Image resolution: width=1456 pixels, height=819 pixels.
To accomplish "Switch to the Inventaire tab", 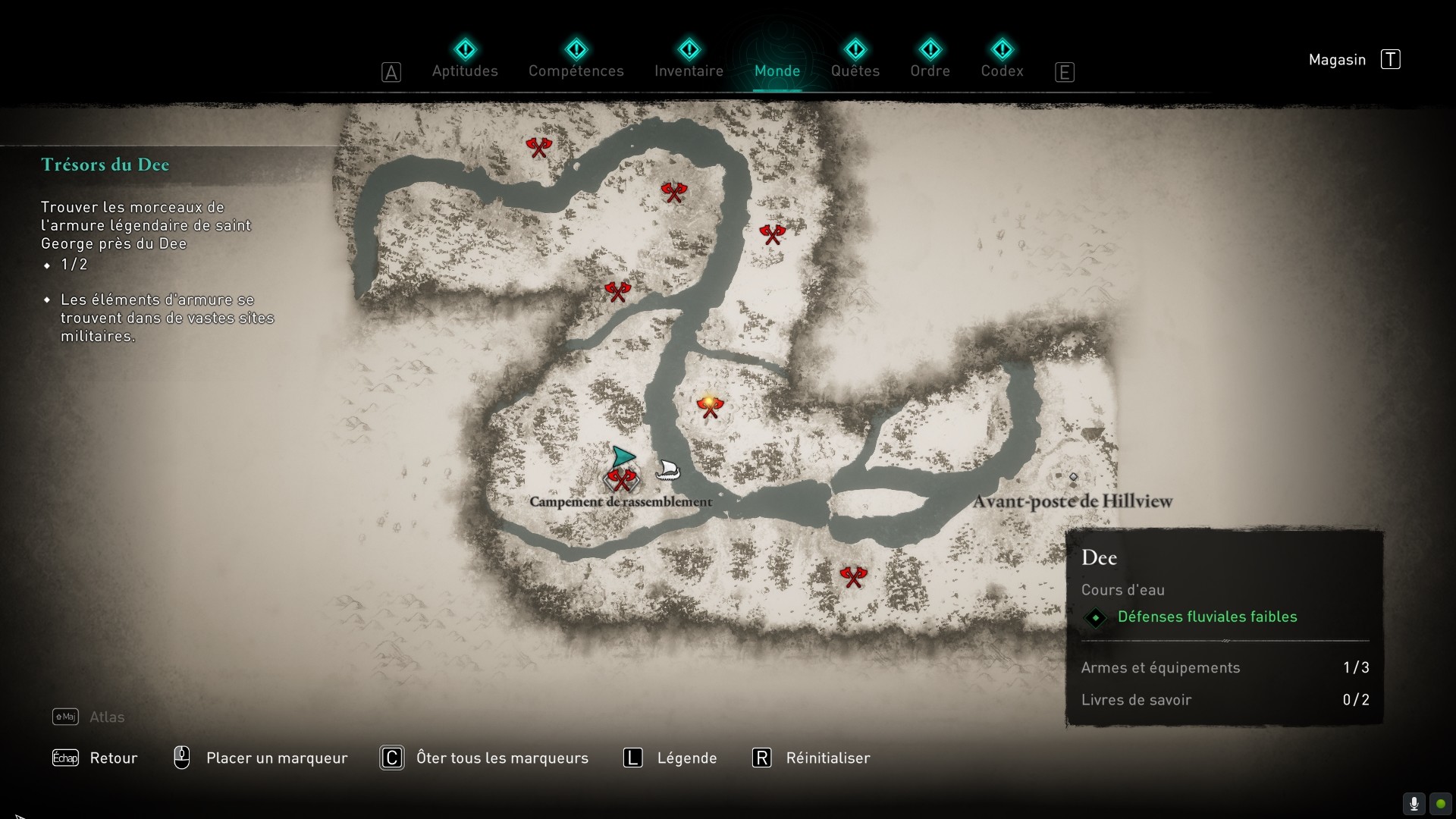I will point(689,71).
